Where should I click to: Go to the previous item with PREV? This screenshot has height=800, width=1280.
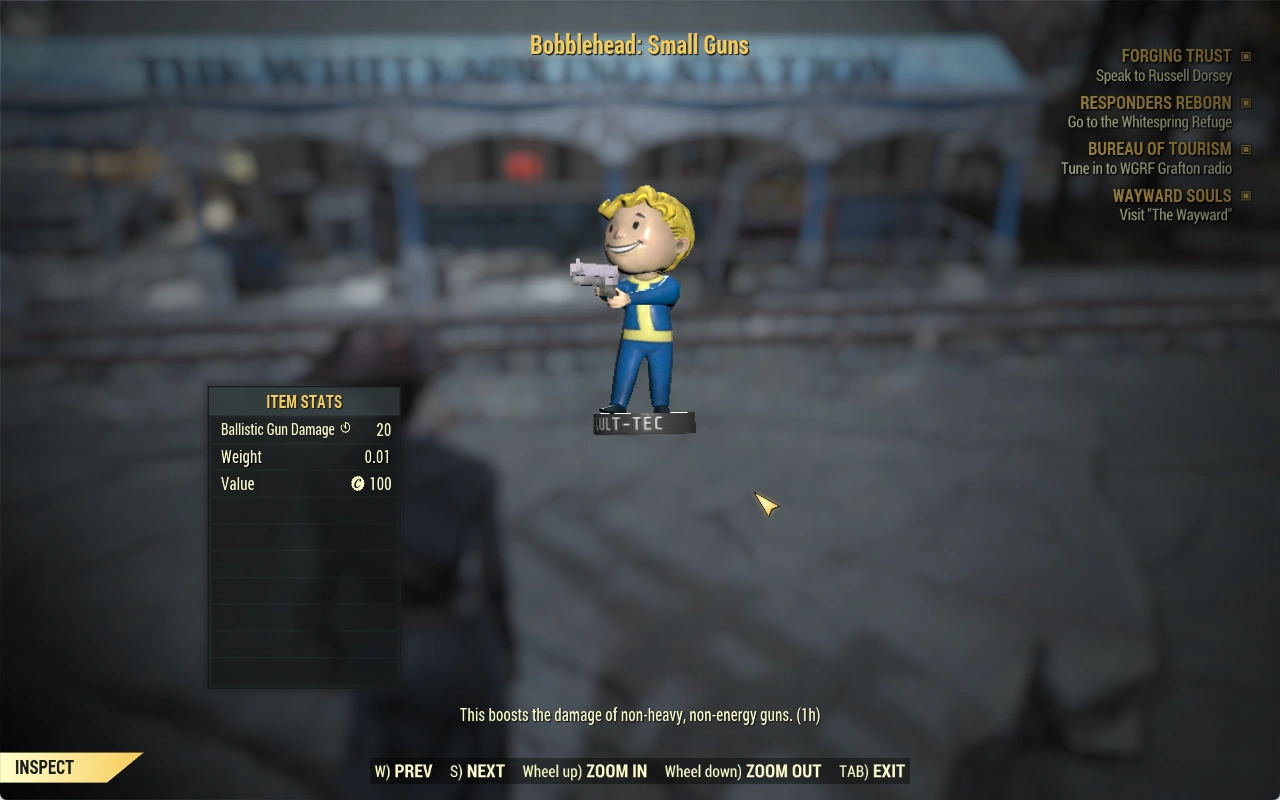(x=404, y=771)
